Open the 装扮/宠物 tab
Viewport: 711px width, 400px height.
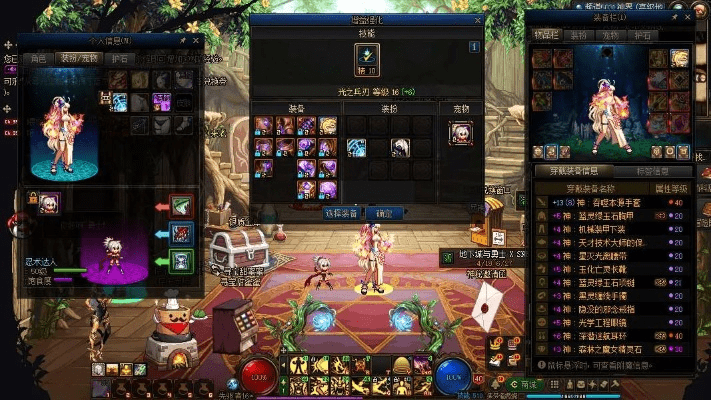click(x=79, y=58)
